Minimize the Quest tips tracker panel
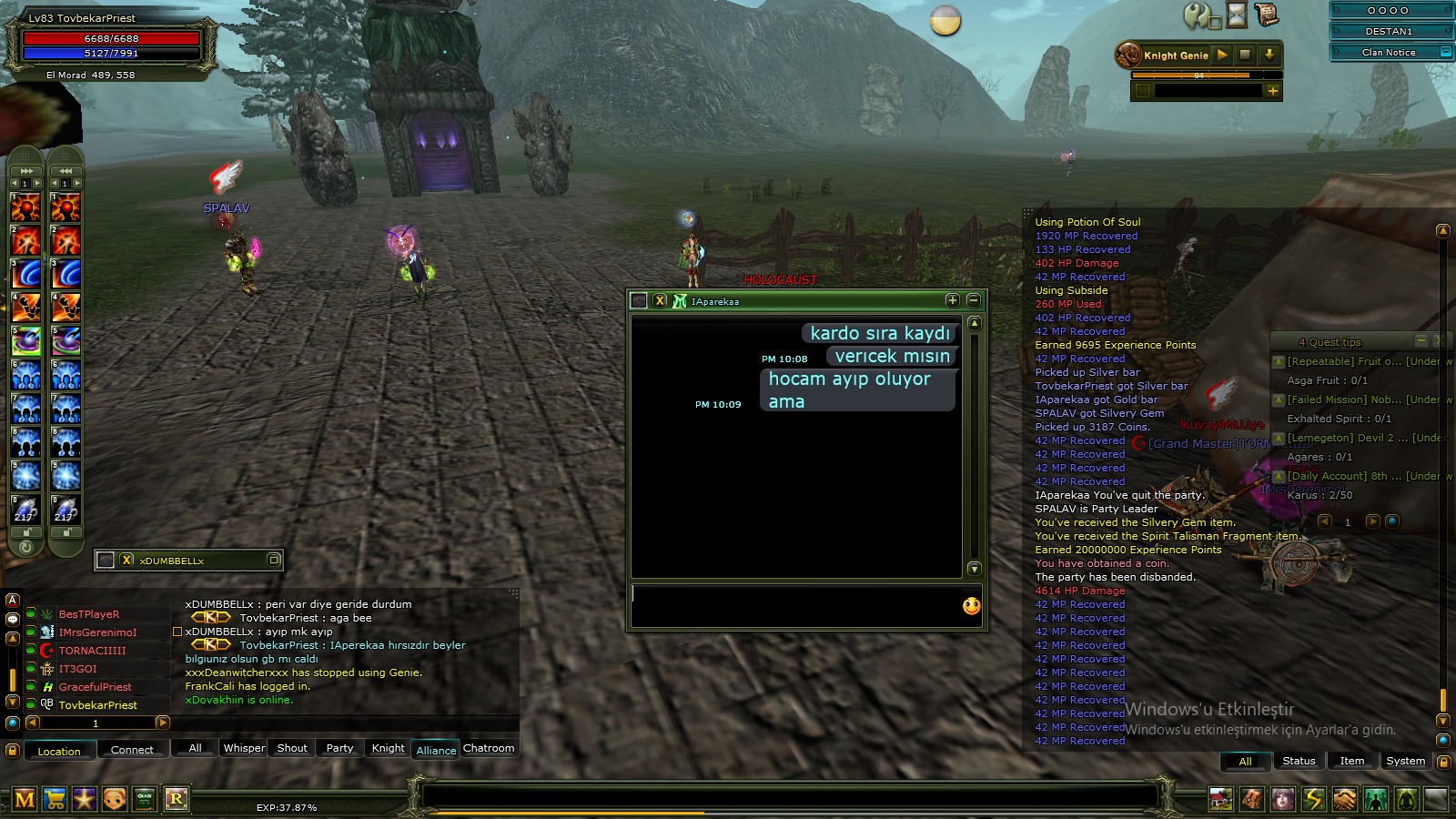The image size is (1456, 819). coord(1421,340)
